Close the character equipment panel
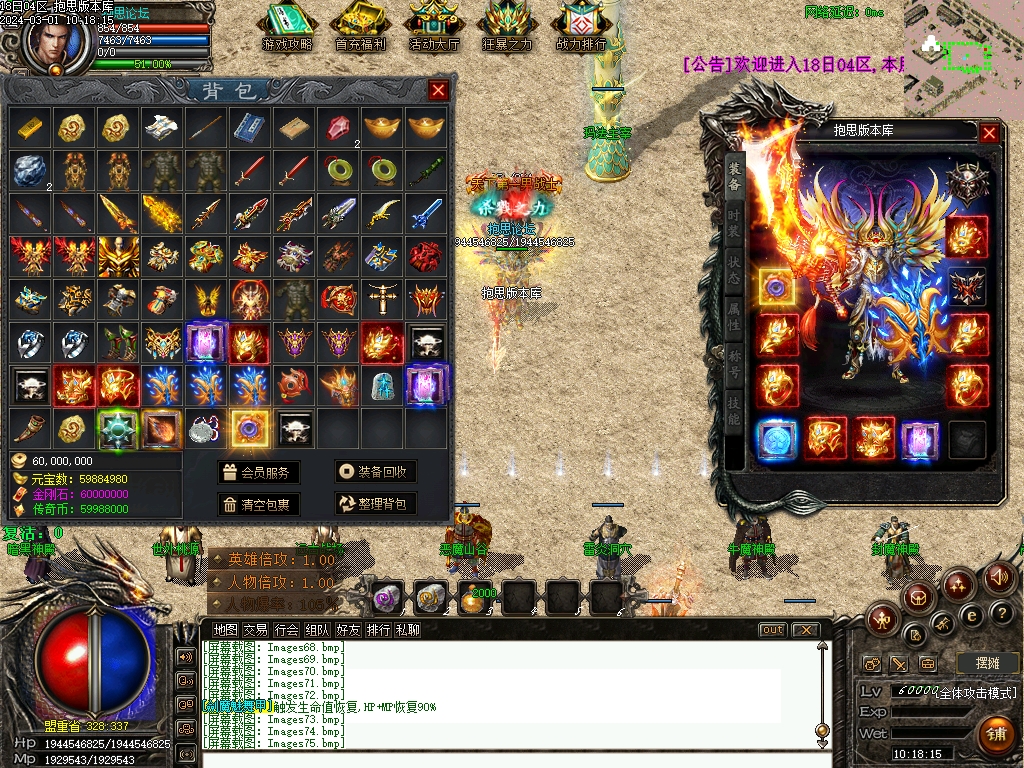 click(x=989, y=132)
